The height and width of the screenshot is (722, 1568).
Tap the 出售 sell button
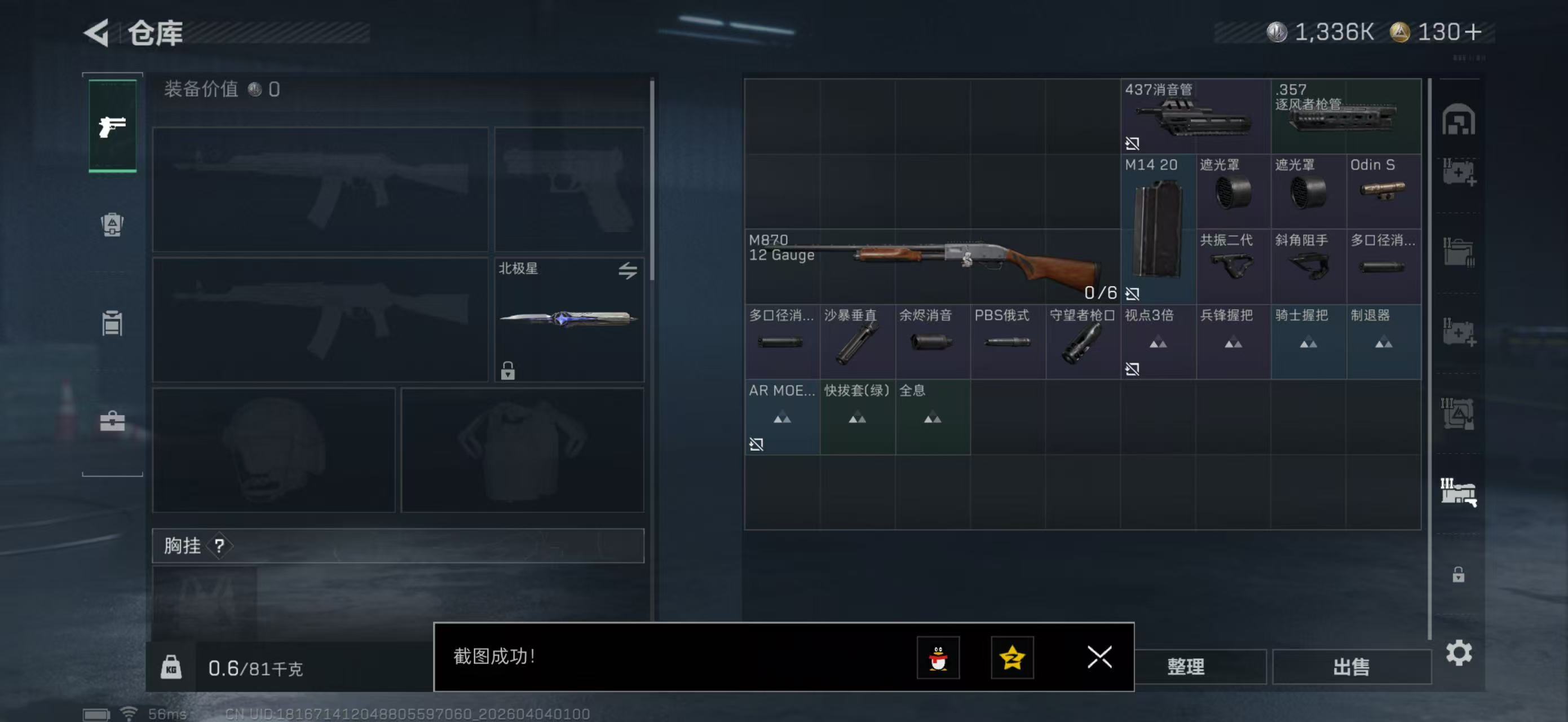point(1351,667)
